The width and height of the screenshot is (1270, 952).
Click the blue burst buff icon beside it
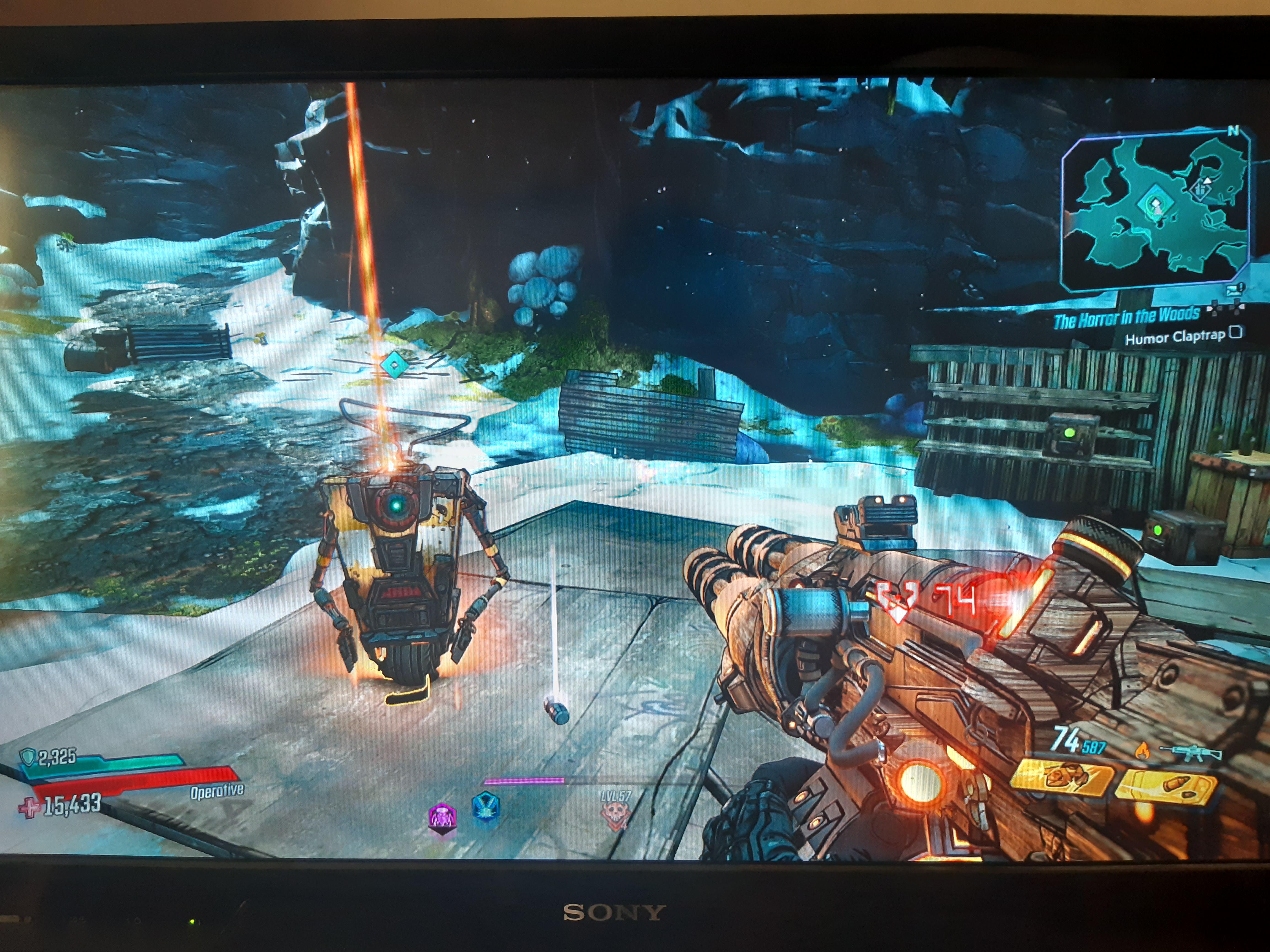486,810
